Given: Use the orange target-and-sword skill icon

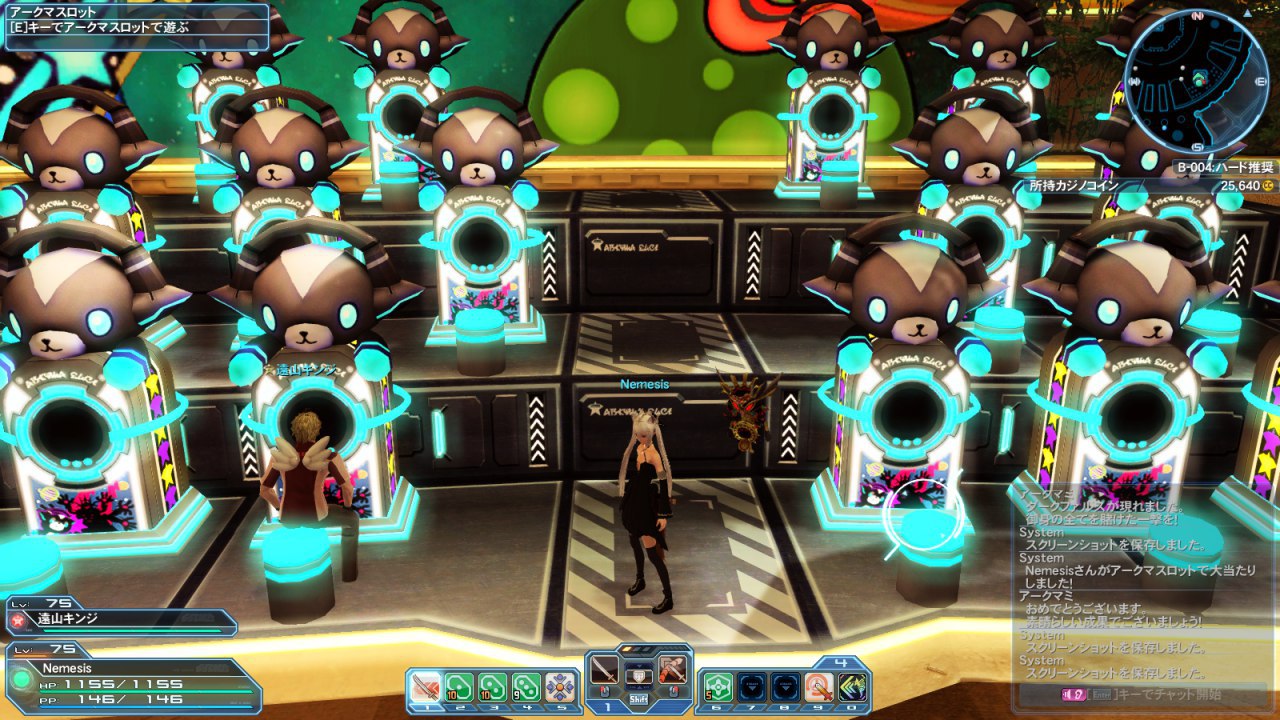Looking at the screenshot, I should (820, 687).
